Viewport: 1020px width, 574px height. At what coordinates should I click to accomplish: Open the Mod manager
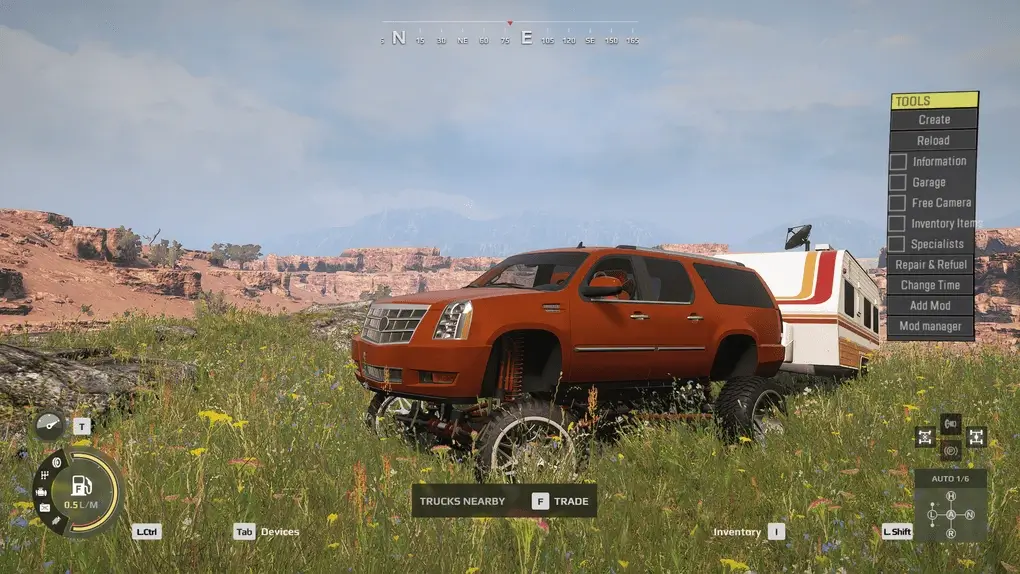(x=931, y=327)
